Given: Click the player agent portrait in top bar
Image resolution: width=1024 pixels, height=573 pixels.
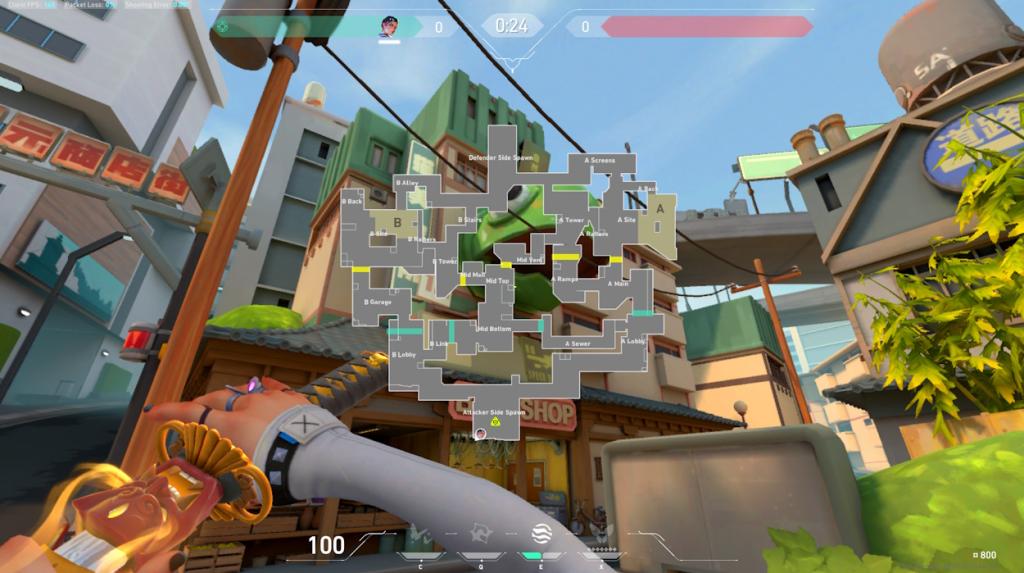Looking at the screenshot, I should coord(388,26).
